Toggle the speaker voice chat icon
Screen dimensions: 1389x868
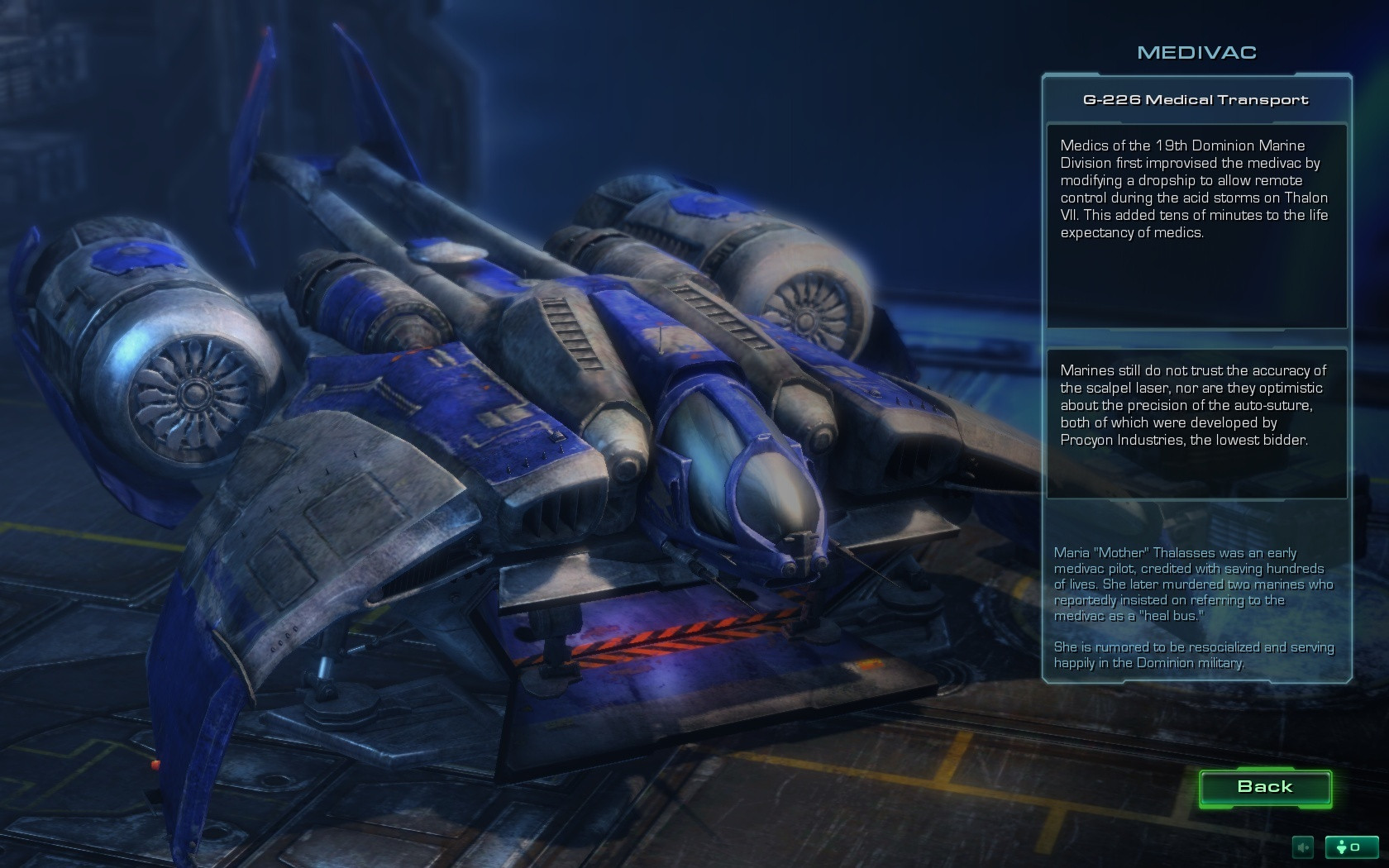tap(1303, 847)
